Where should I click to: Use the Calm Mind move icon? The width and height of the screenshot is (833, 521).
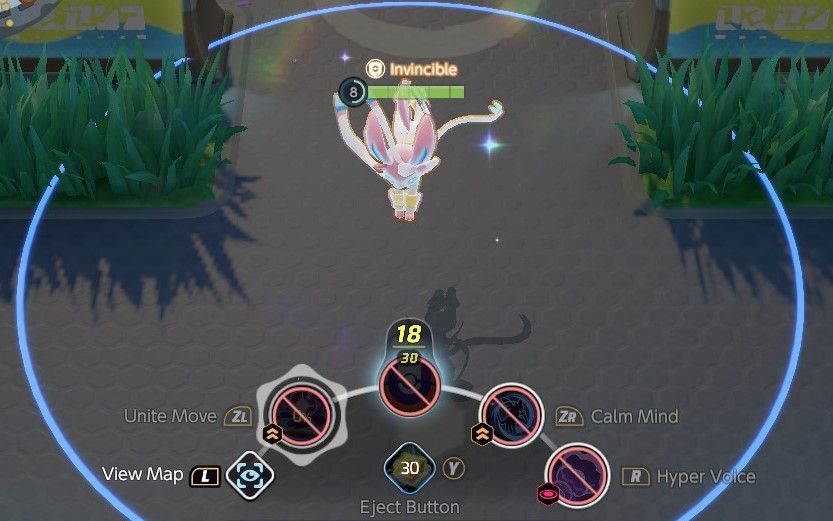click(511, 415)
